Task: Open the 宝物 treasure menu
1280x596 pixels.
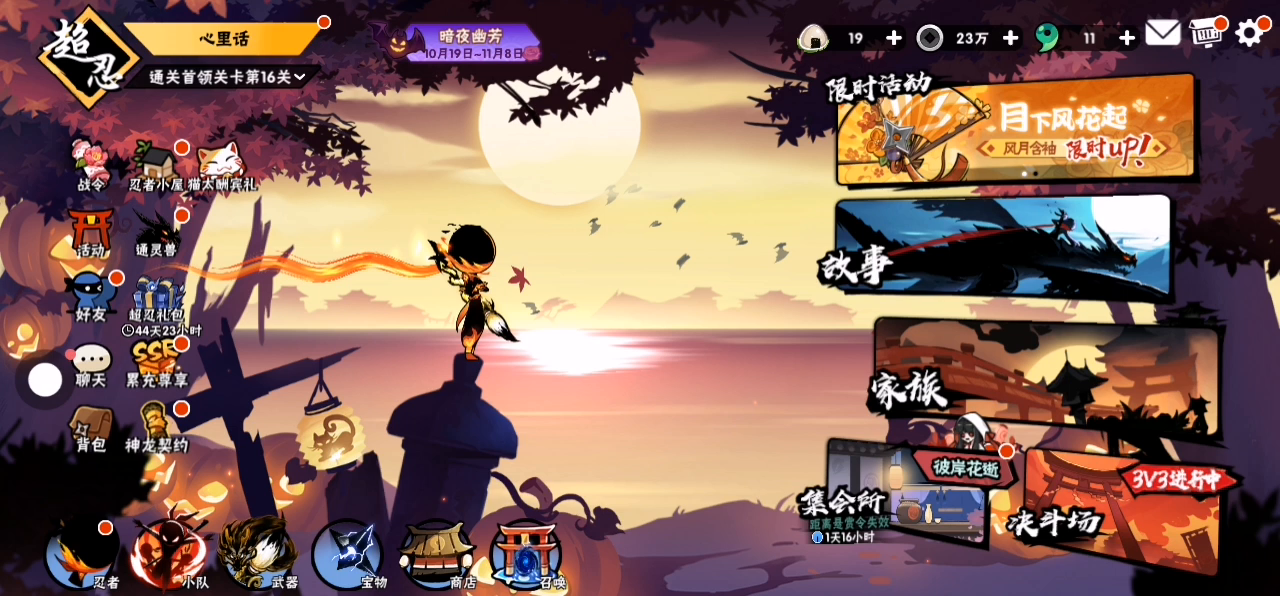Action: 347,555
